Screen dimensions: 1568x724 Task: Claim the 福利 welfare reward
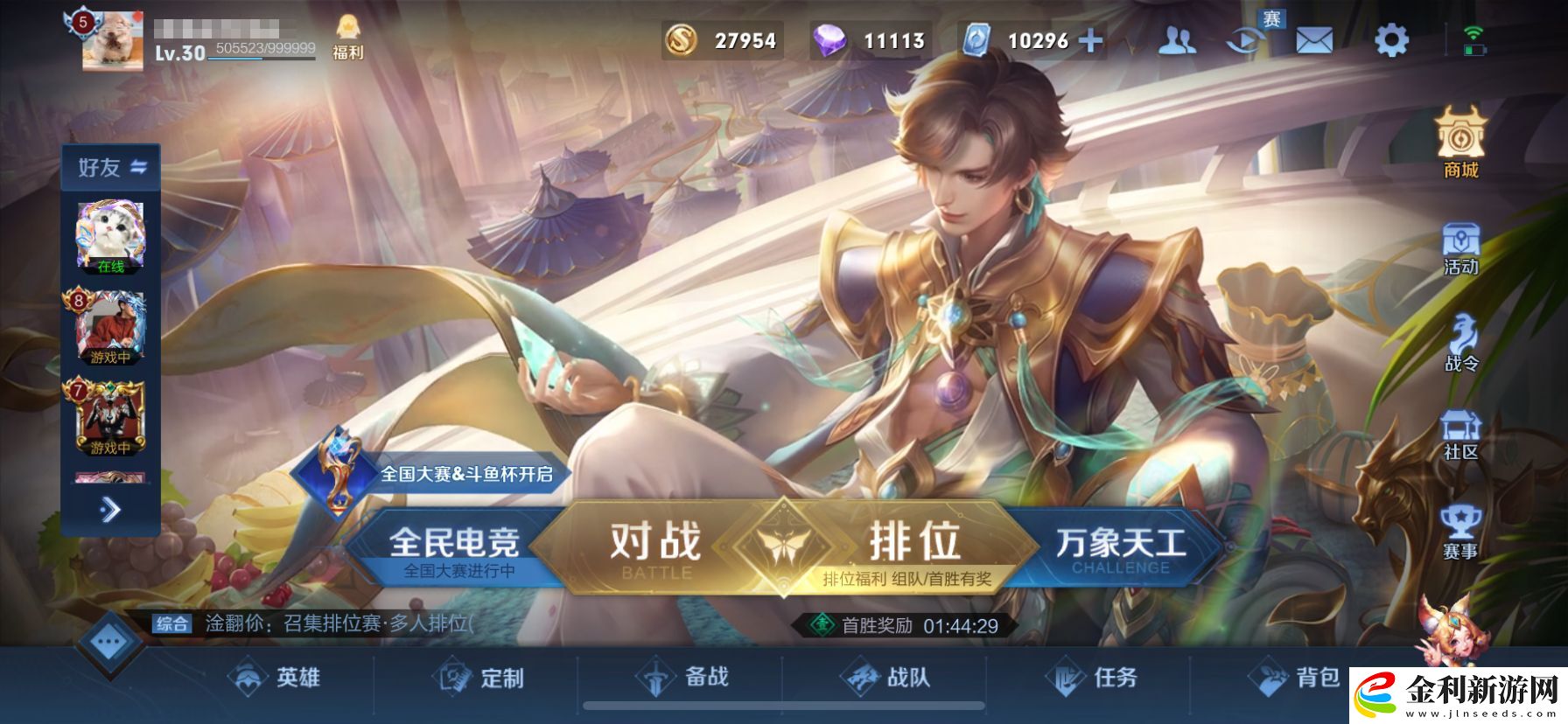click(348, 37)
